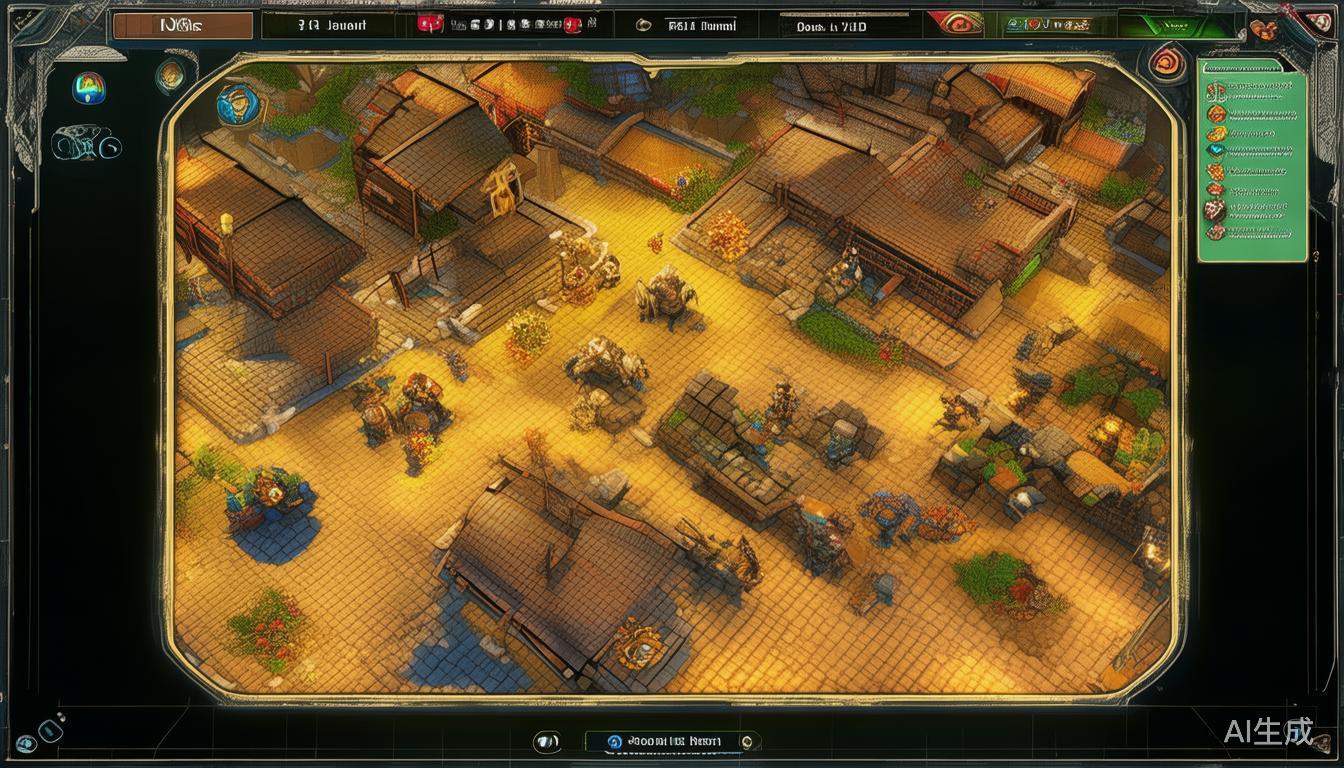The width and height of the screenshot is (1344, 768).
Task: Click the small gold orb icon
Action: coord(170,75)
